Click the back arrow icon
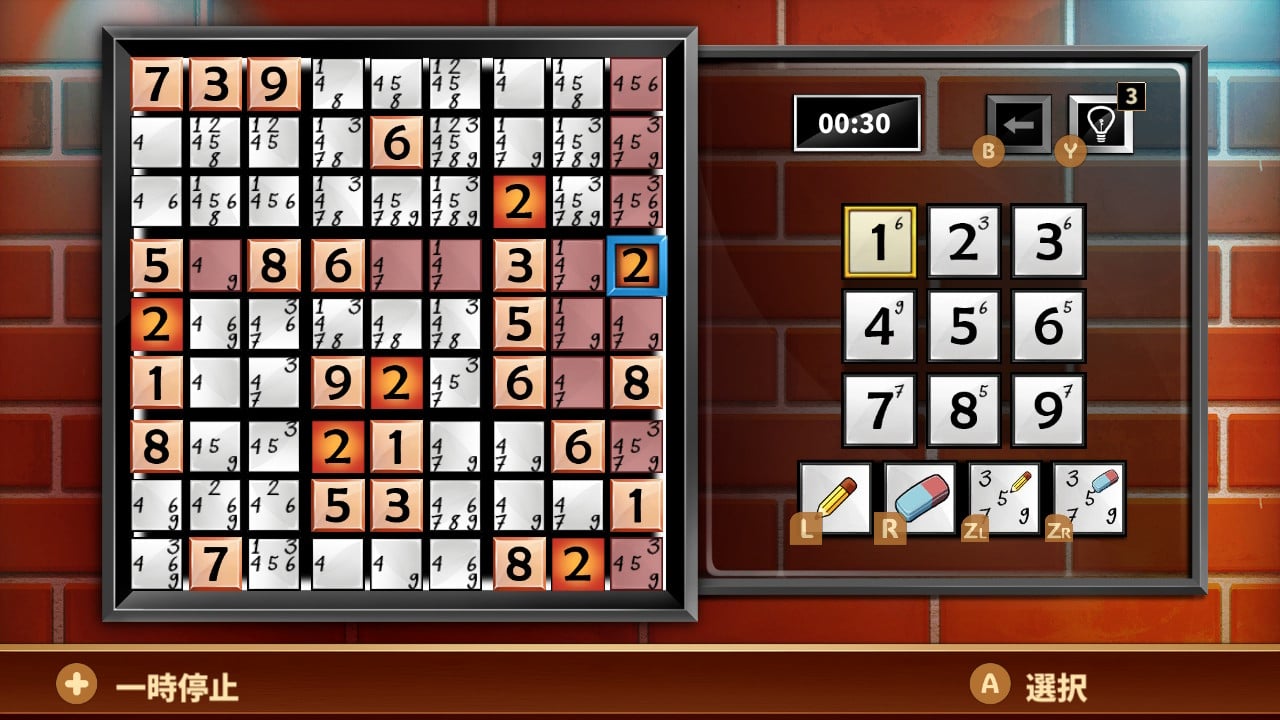The height and width of the screenshot is (720, 1280). tap(1017, 124)
